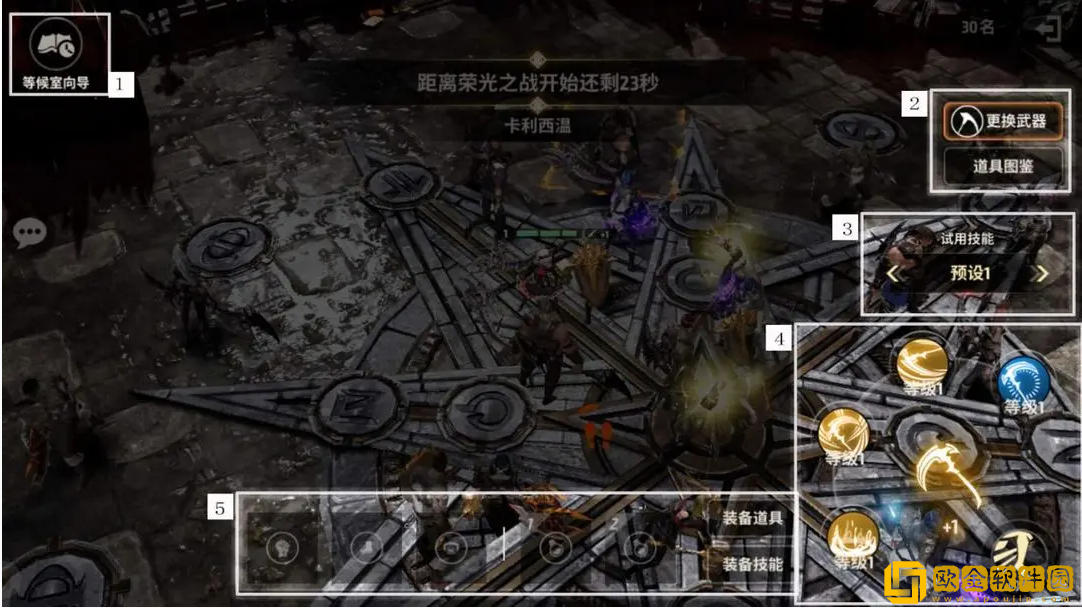1082x608 pixels.
Task: Use the large golden scythe basic attack
Action: [942, 471]
